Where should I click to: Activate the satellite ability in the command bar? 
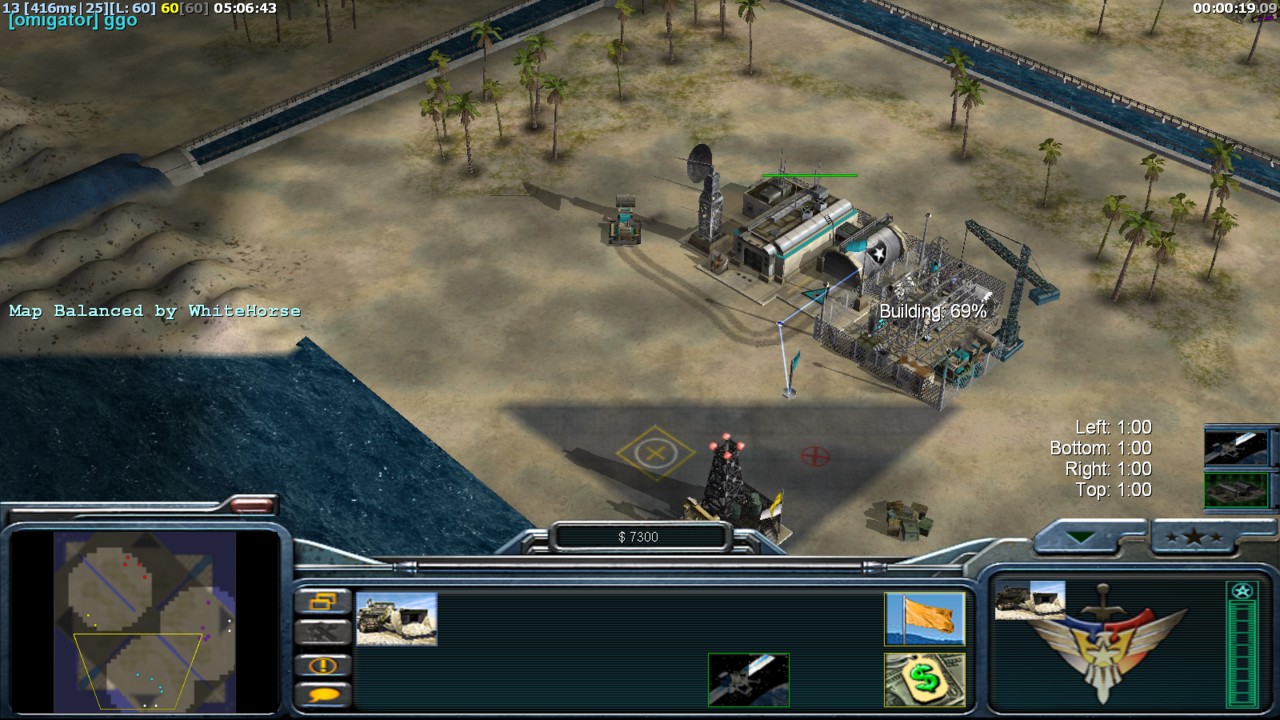point(748,680)
